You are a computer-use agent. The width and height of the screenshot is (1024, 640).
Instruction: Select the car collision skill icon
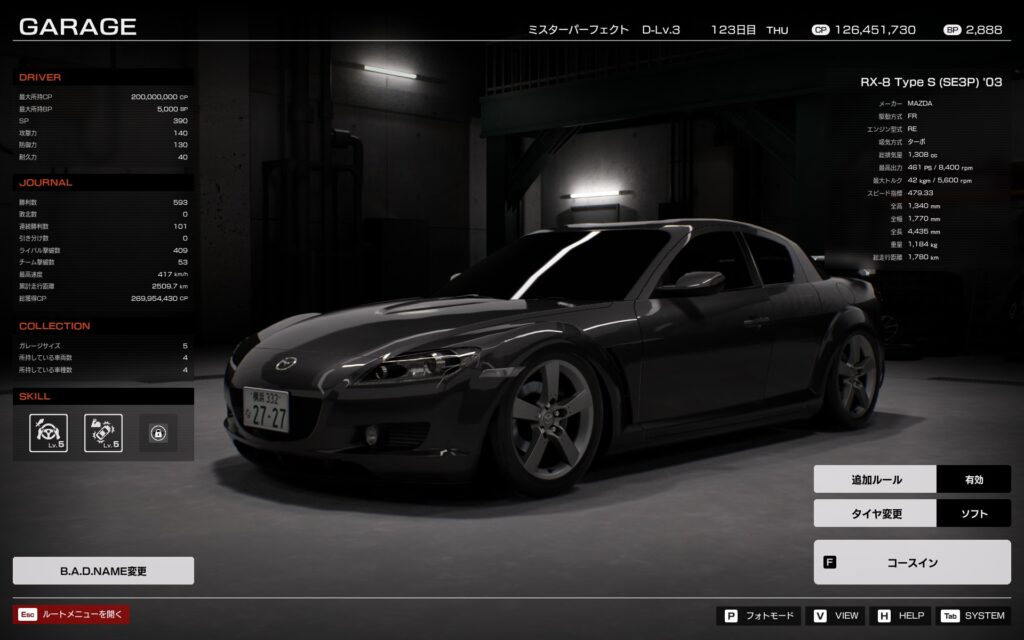[x=103, y=433]
